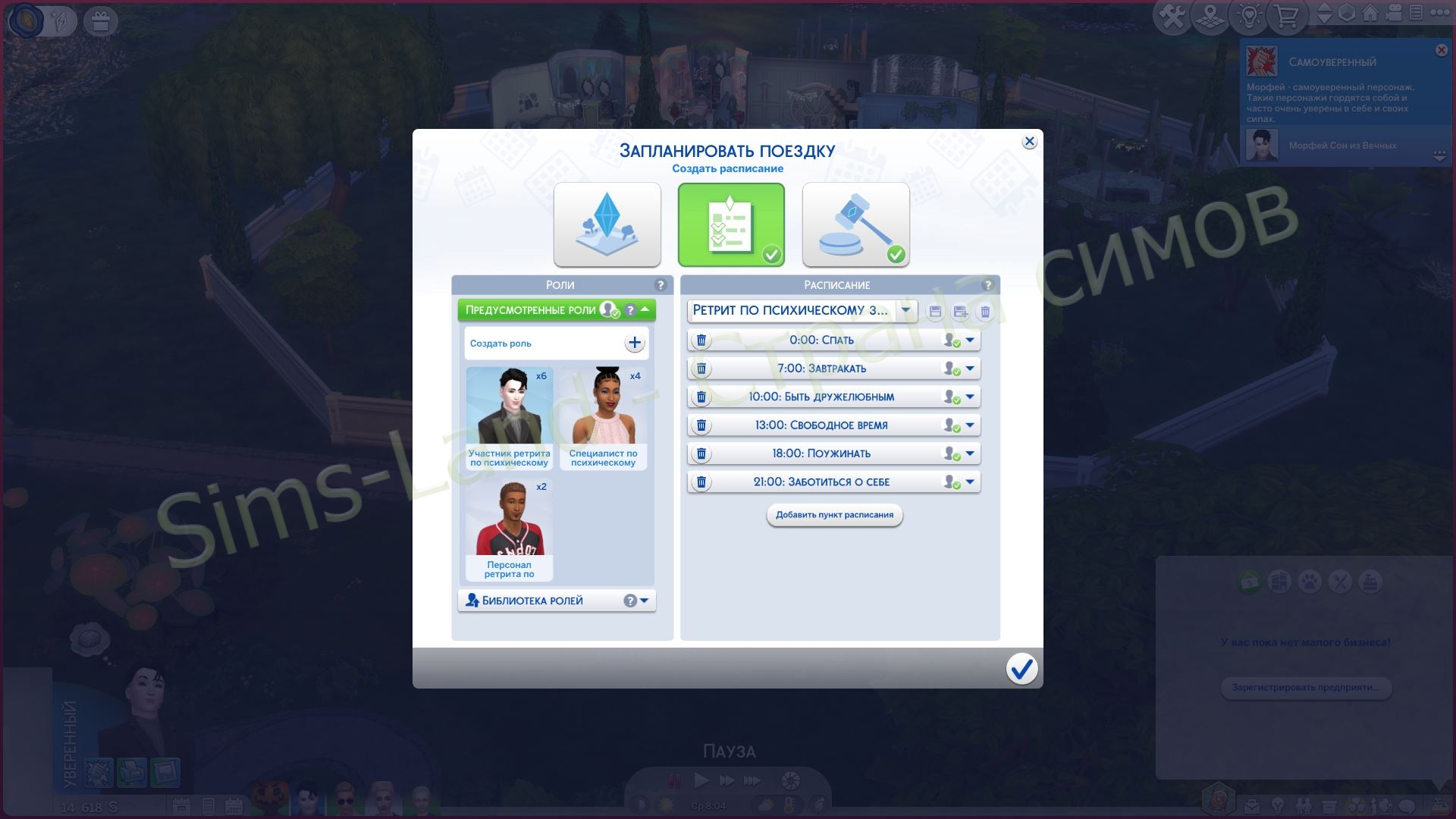Select the camera/video capture icon
The height and width of the screenshot is (819, 1456).
pyautogui.click(x=1393, y=14)
